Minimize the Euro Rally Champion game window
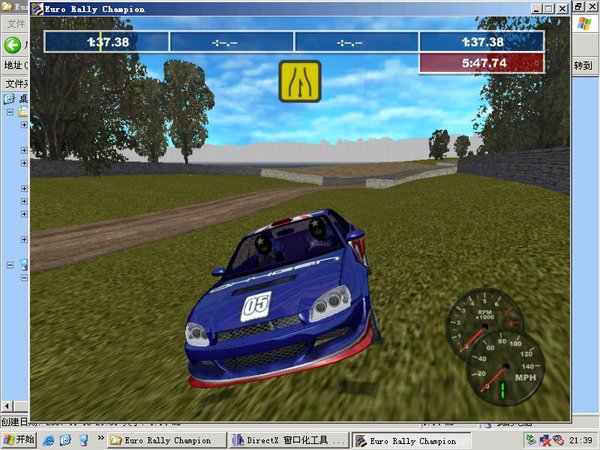 tap(537, 9)
